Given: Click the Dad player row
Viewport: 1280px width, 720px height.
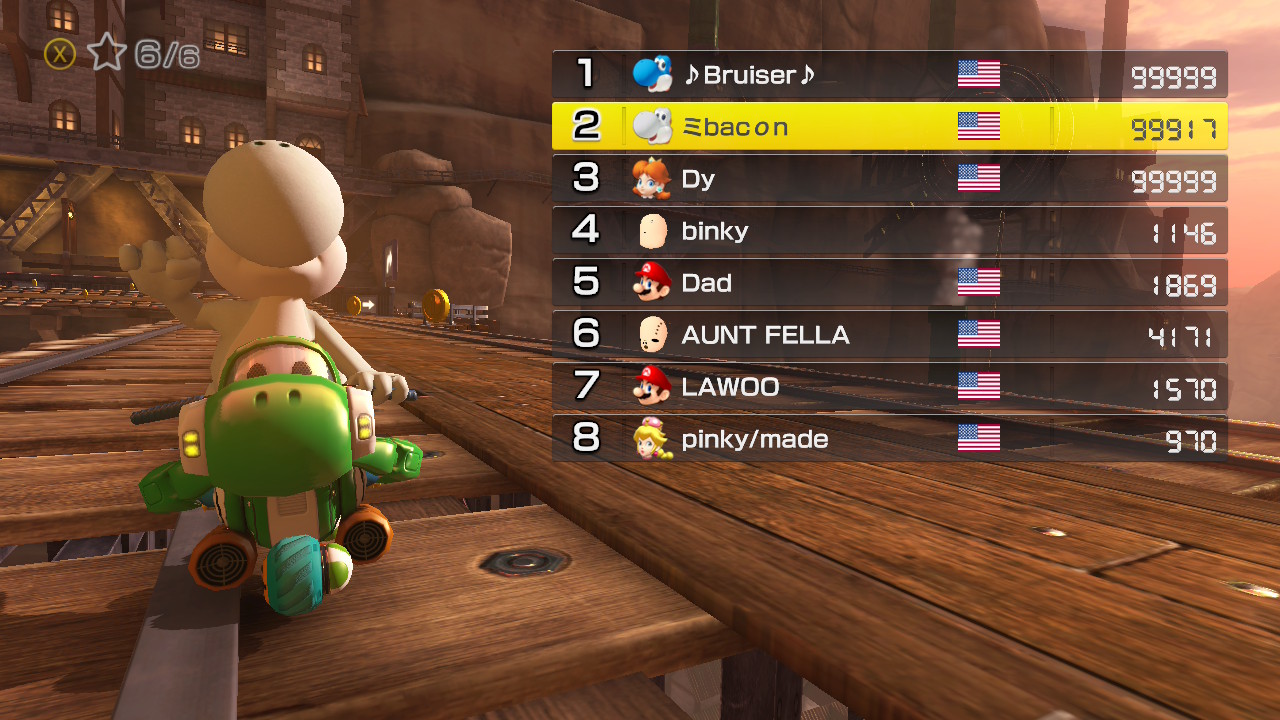Looking at the screenshot, I should (x=889, y=283).
